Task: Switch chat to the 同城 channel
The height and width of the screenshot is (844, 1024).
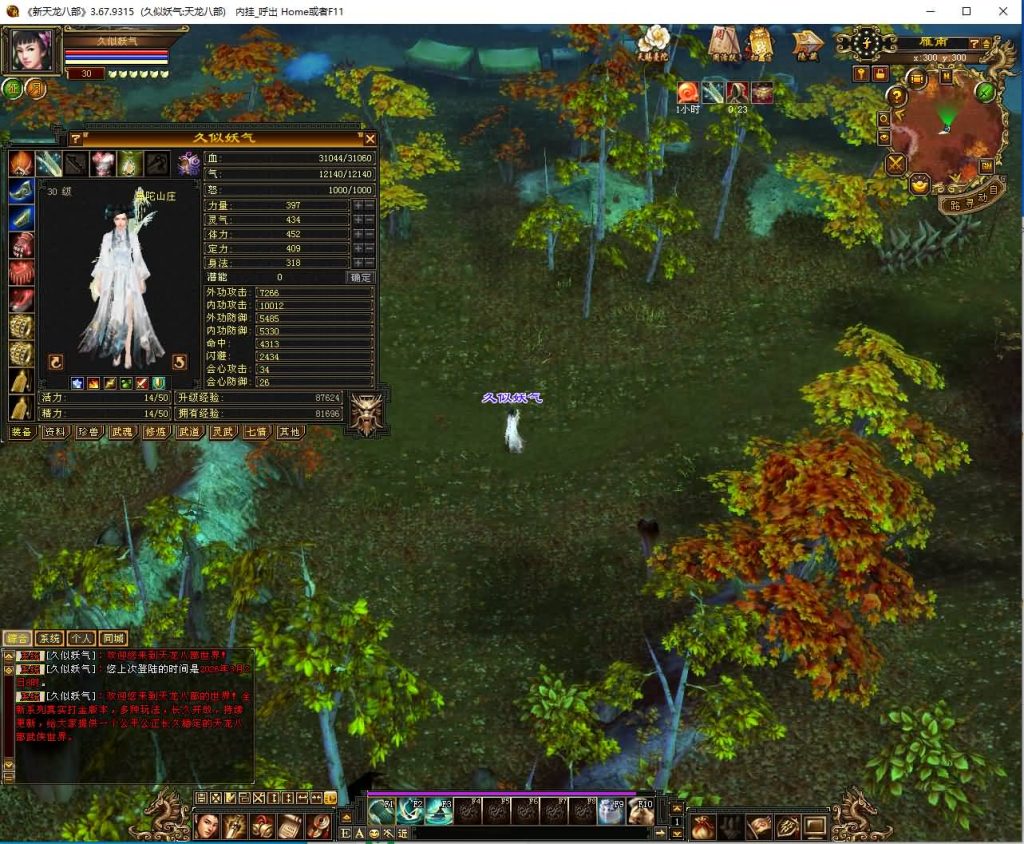Action: (x=113, y=638)
